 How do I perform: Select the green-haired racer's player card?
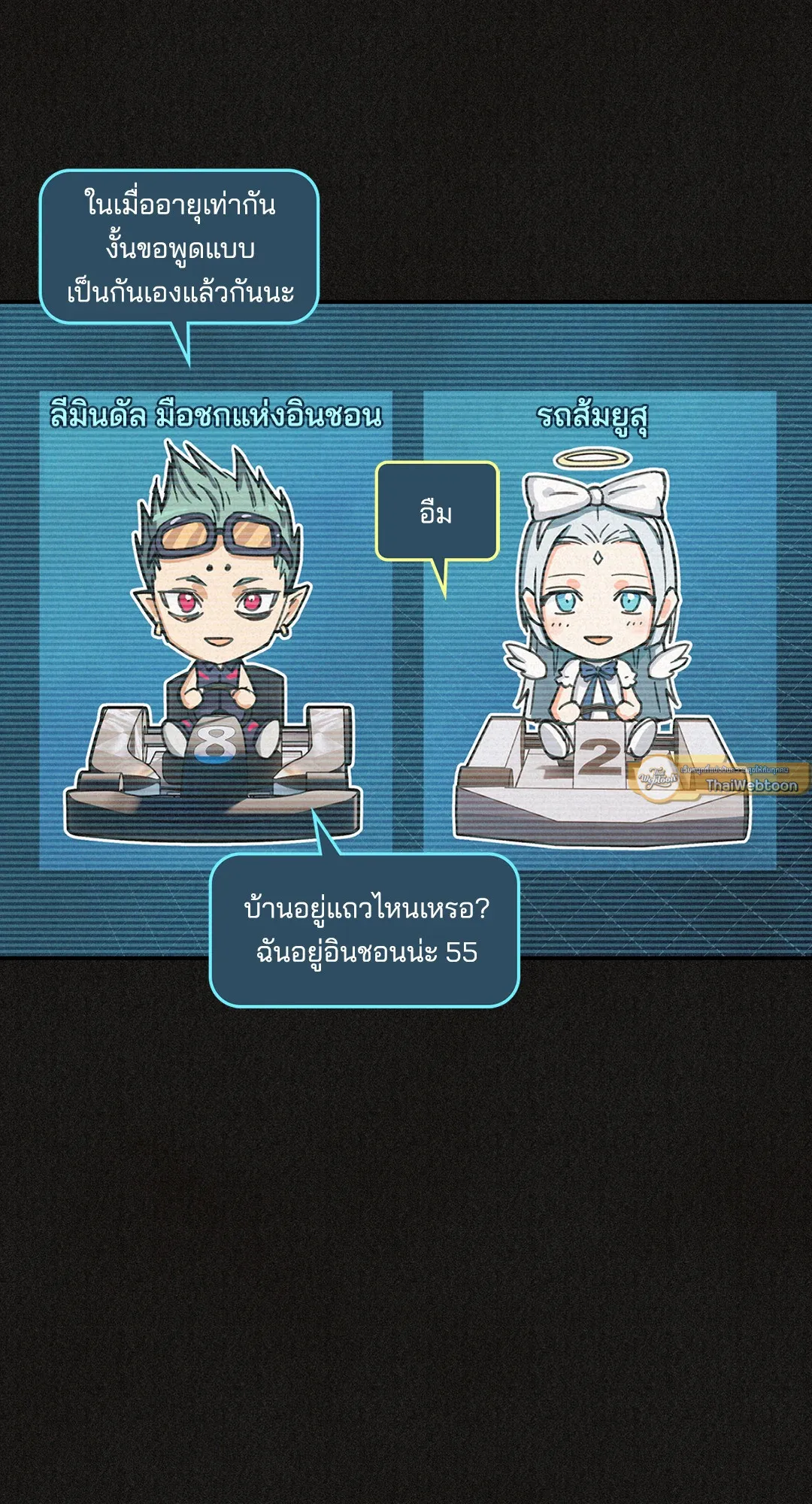(x=216, y=632)
